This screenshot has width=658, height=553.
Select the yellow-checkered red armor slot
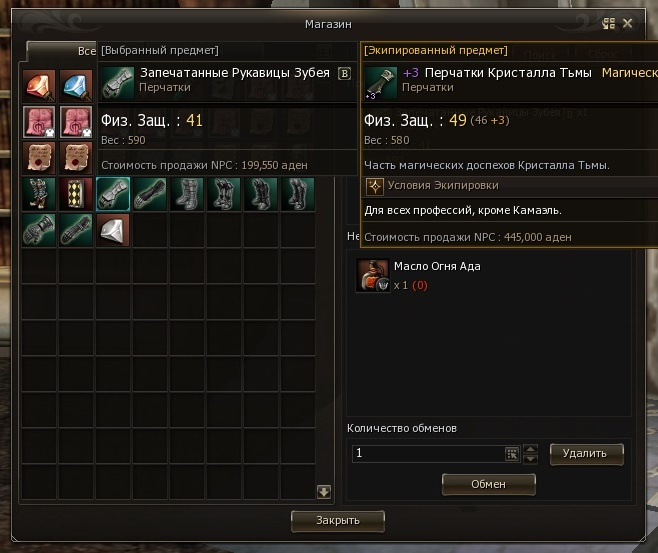click(74, 194)
